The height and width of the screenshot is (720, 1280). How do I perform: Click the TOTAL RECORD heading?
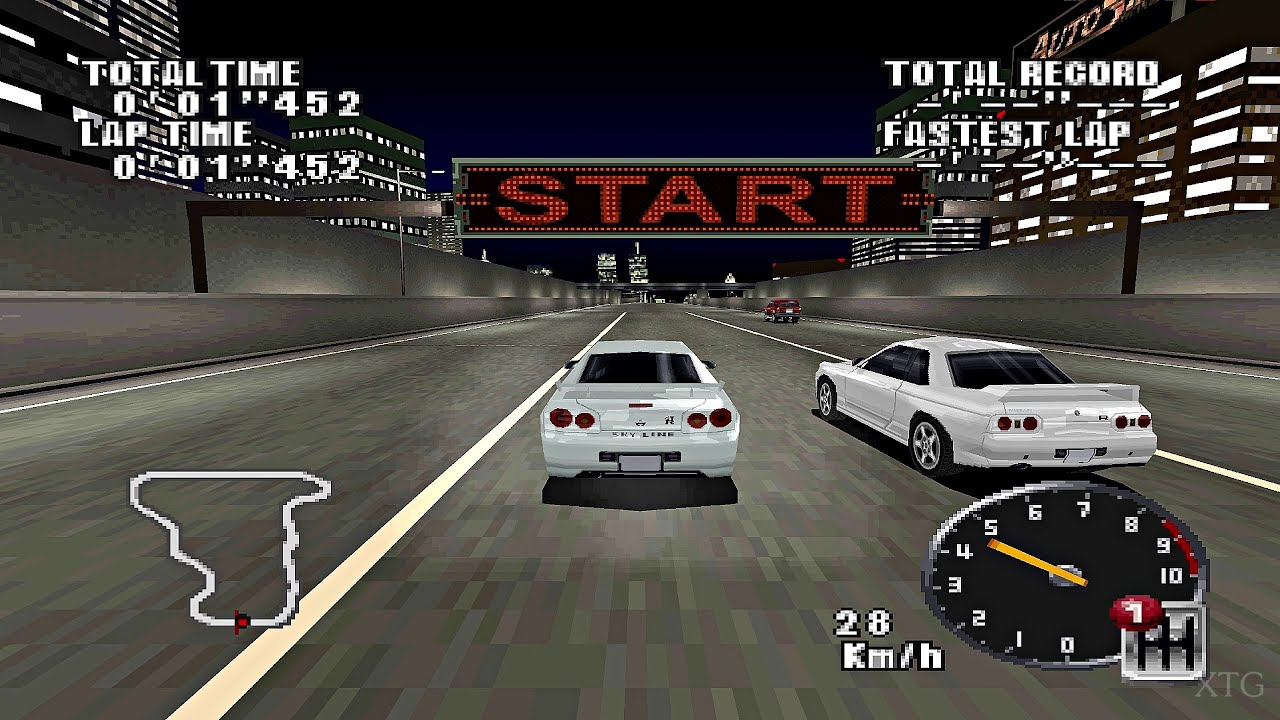tap(1022, 70)
